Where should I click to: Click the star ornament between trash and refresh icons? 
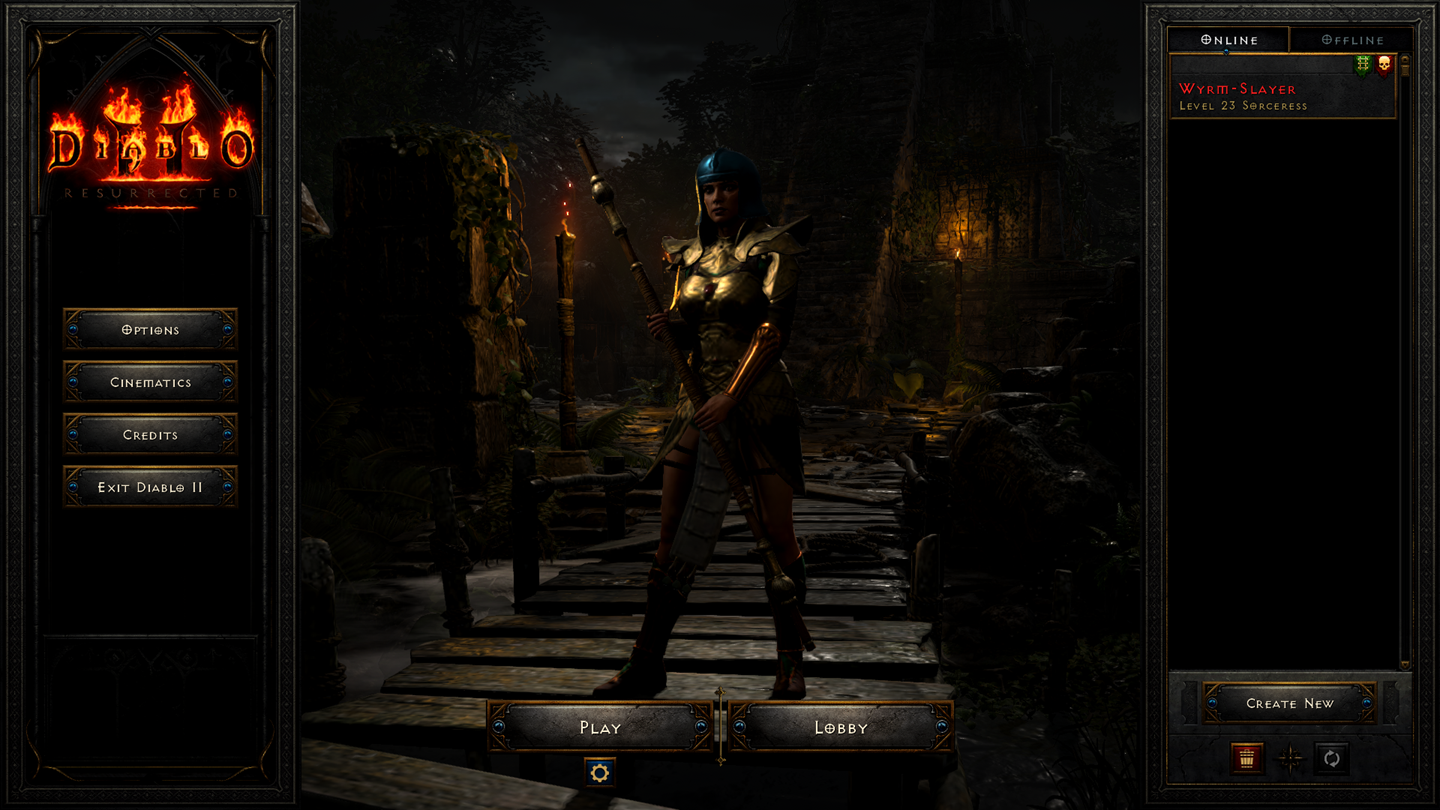point(1289,759)
